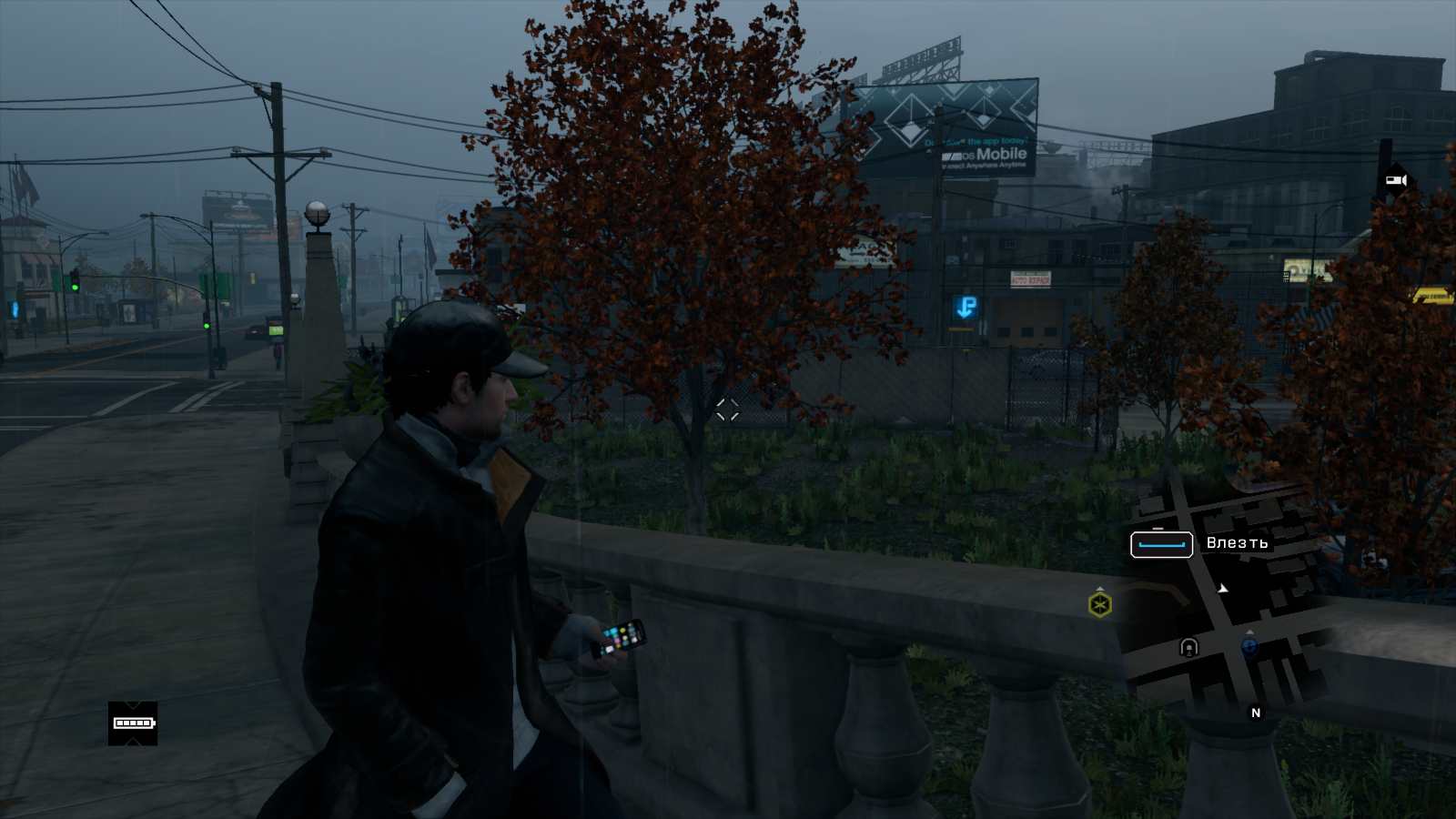The width and height of the screenshot is (1456, 819).
Task: Click the security camera hack icon
Action: coord(1395,180)
